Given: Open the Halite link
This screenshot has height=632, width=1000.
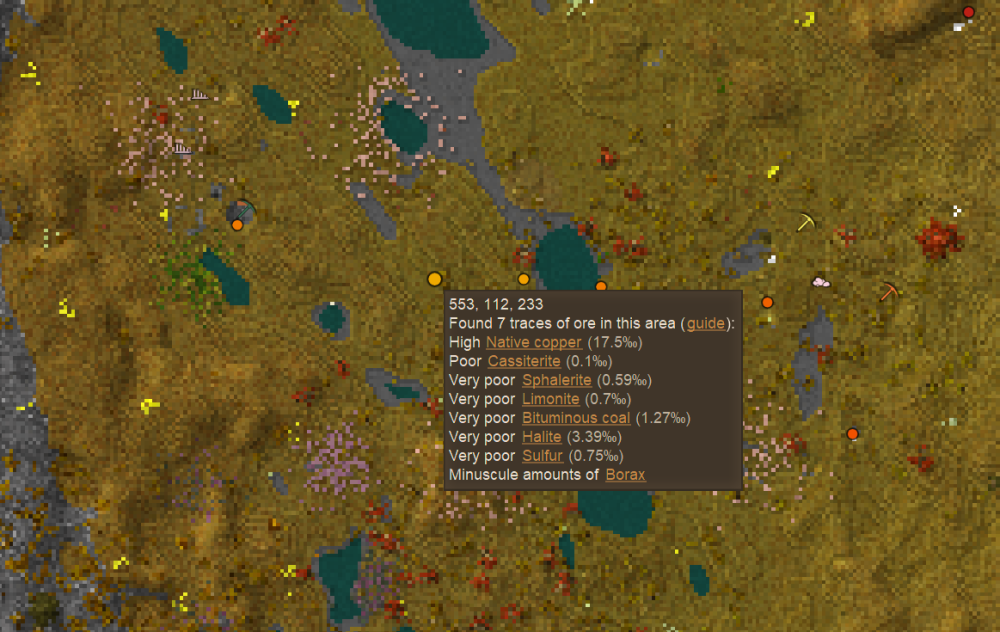Looking at the screenshot, I should [x=542, y=437].
